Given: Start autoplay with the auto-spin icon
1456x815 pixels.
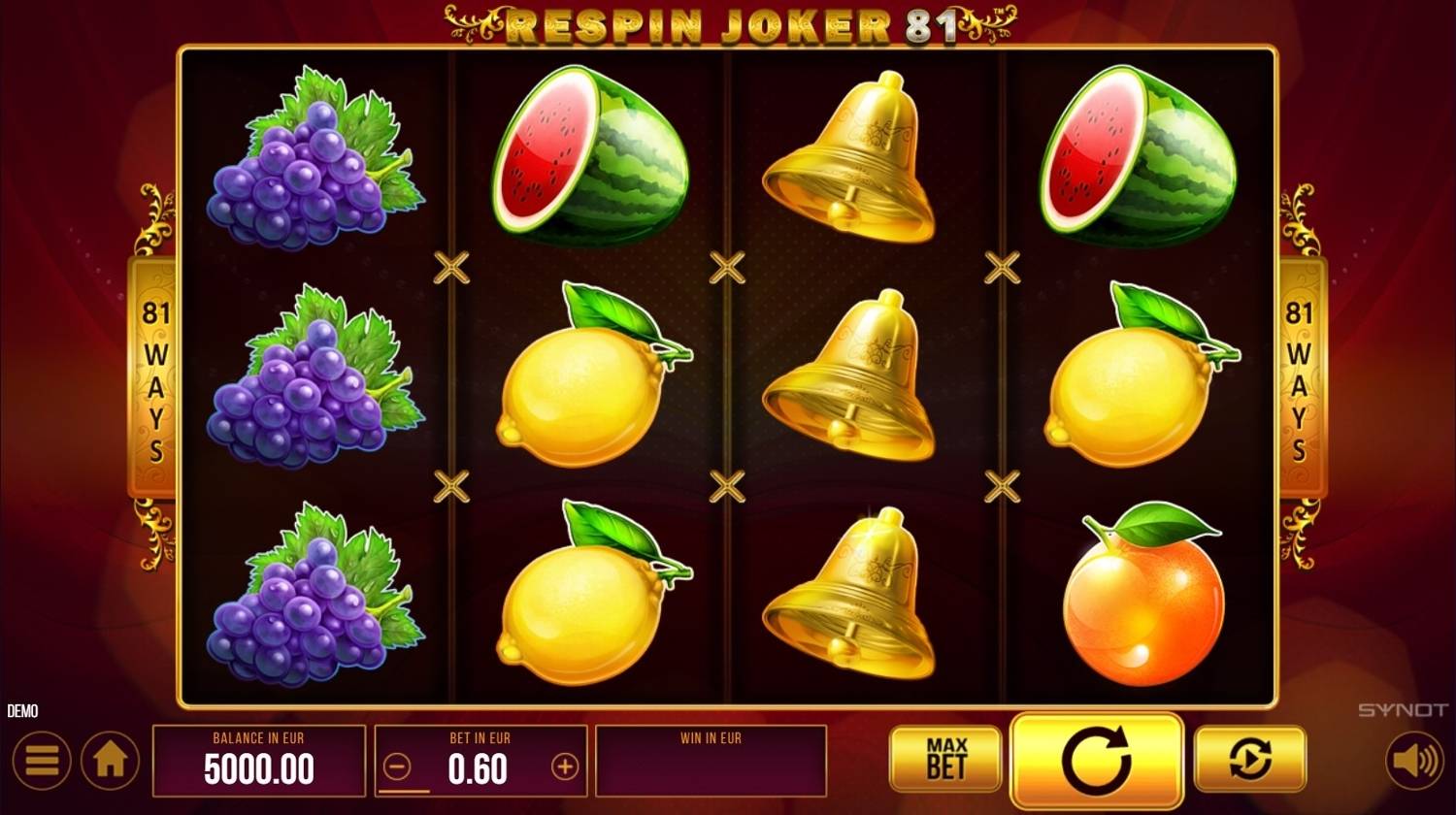Looking at the screenshot, I should pos(1252,762).
